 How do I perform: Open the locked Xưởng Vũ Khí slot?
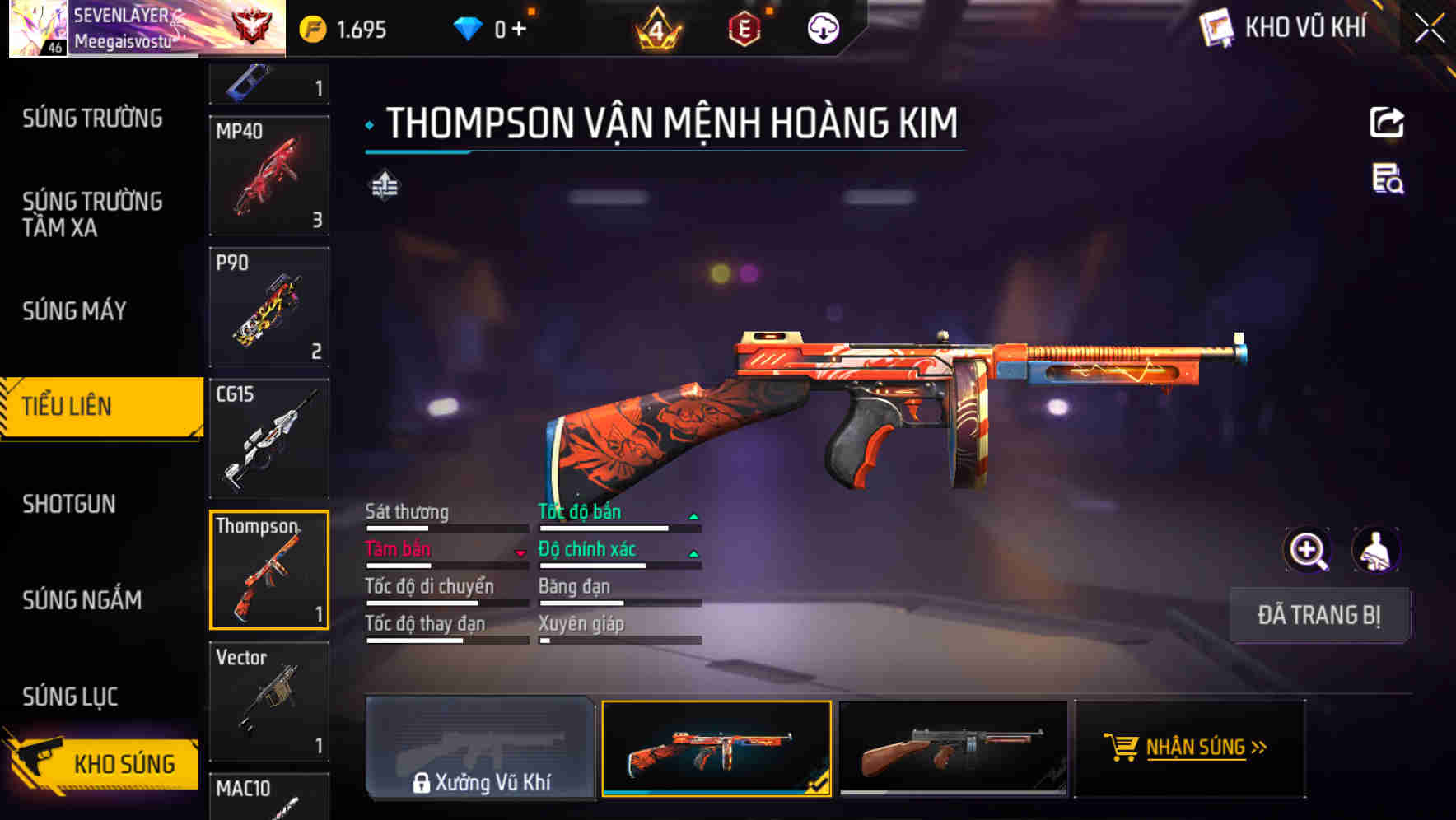tap(480, 749)
